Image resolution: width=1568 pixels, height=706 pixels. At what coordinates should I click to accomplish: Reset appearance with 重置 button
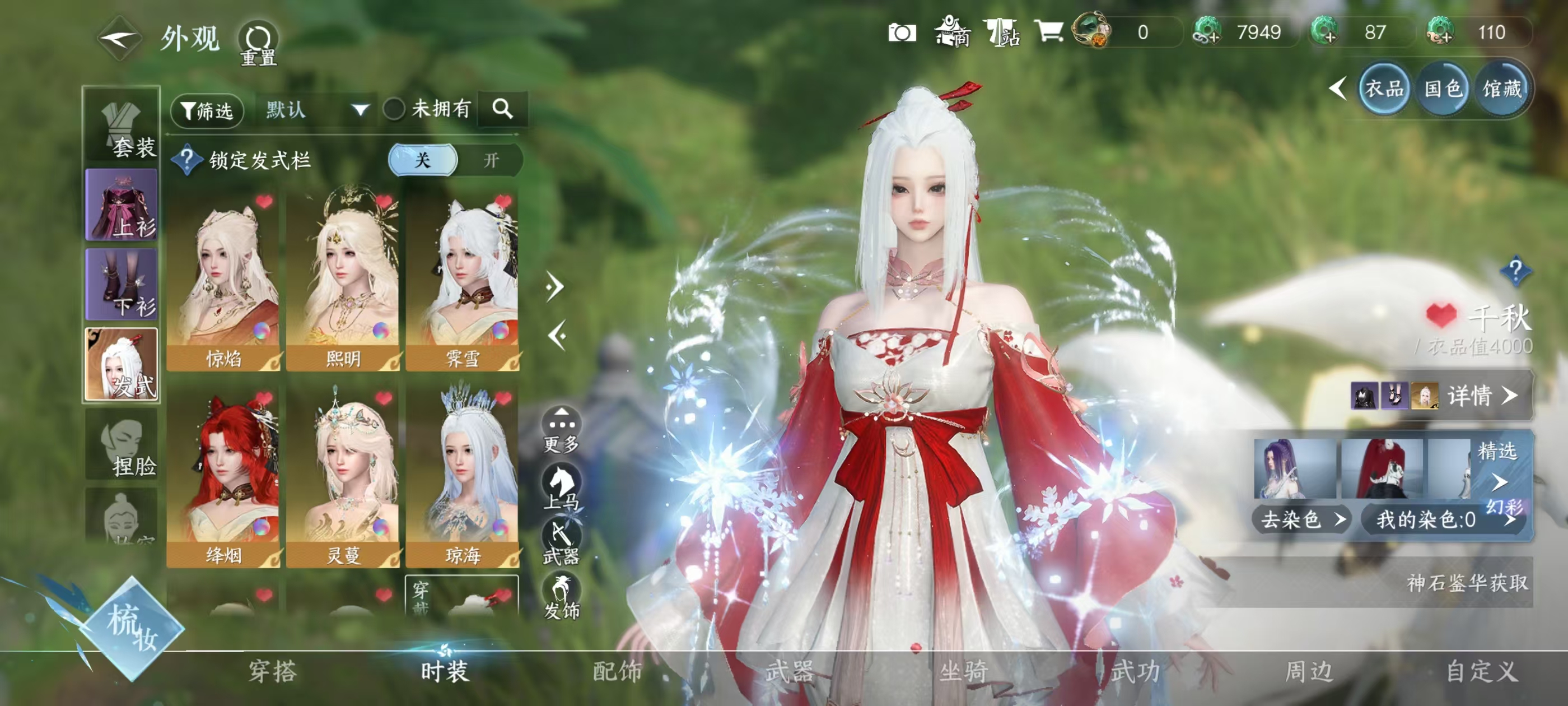pyautogui.click(x=258, y=44)
